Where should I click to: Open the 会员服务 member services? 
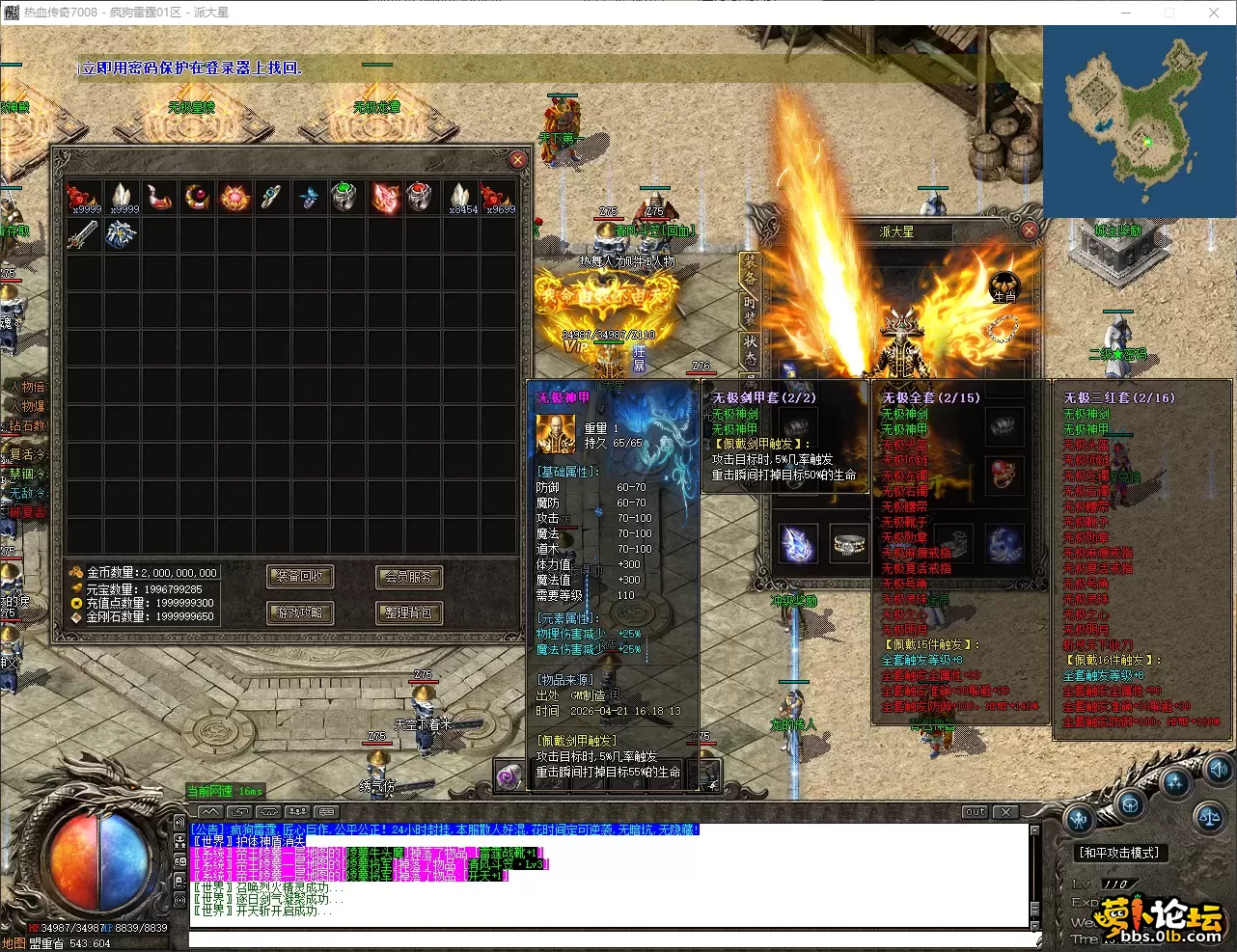pyautogui.click(x=408, y=577)
